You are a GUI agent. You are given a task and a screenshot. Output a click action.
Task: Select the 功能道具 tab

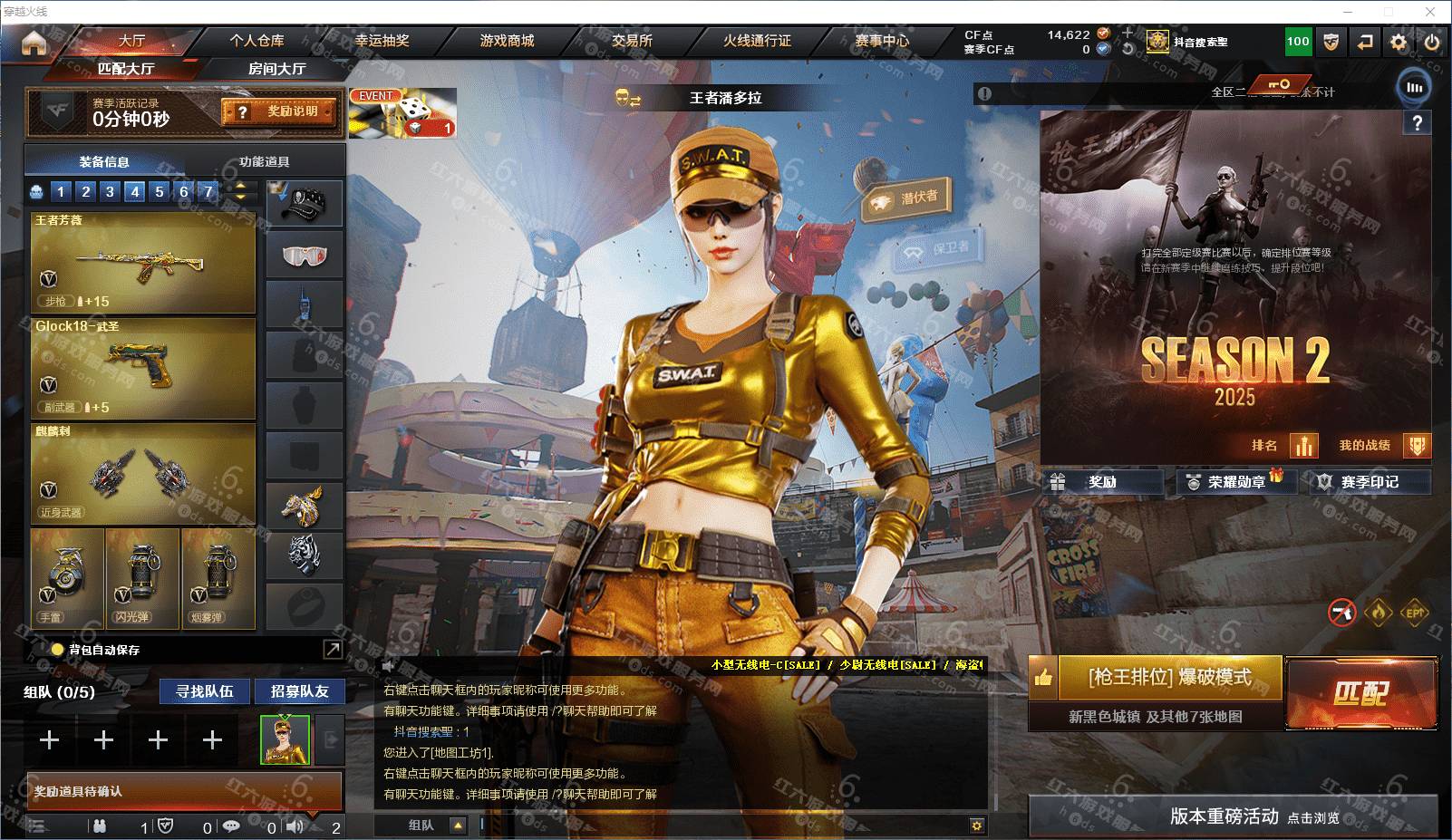point(264,162)
